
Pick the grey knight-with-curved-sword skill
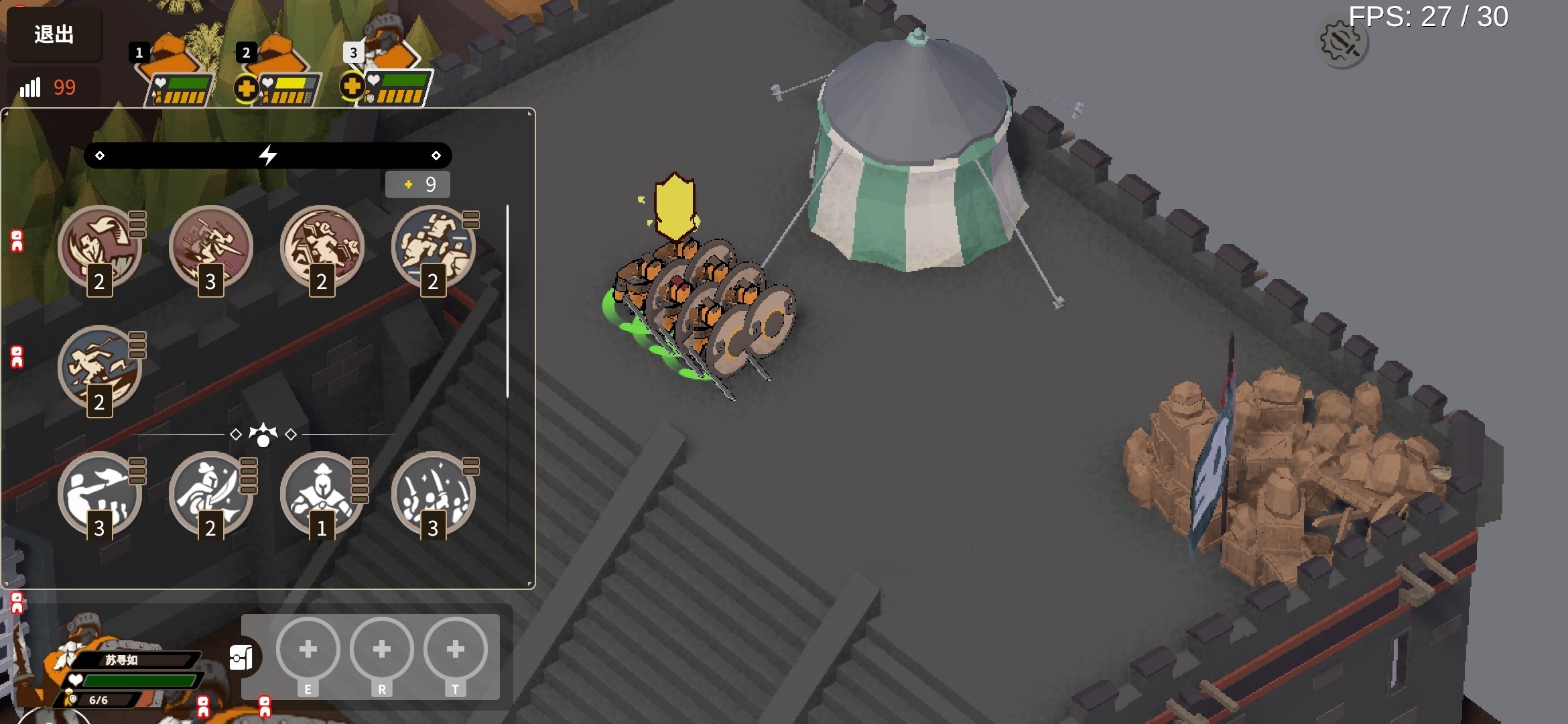211,494
